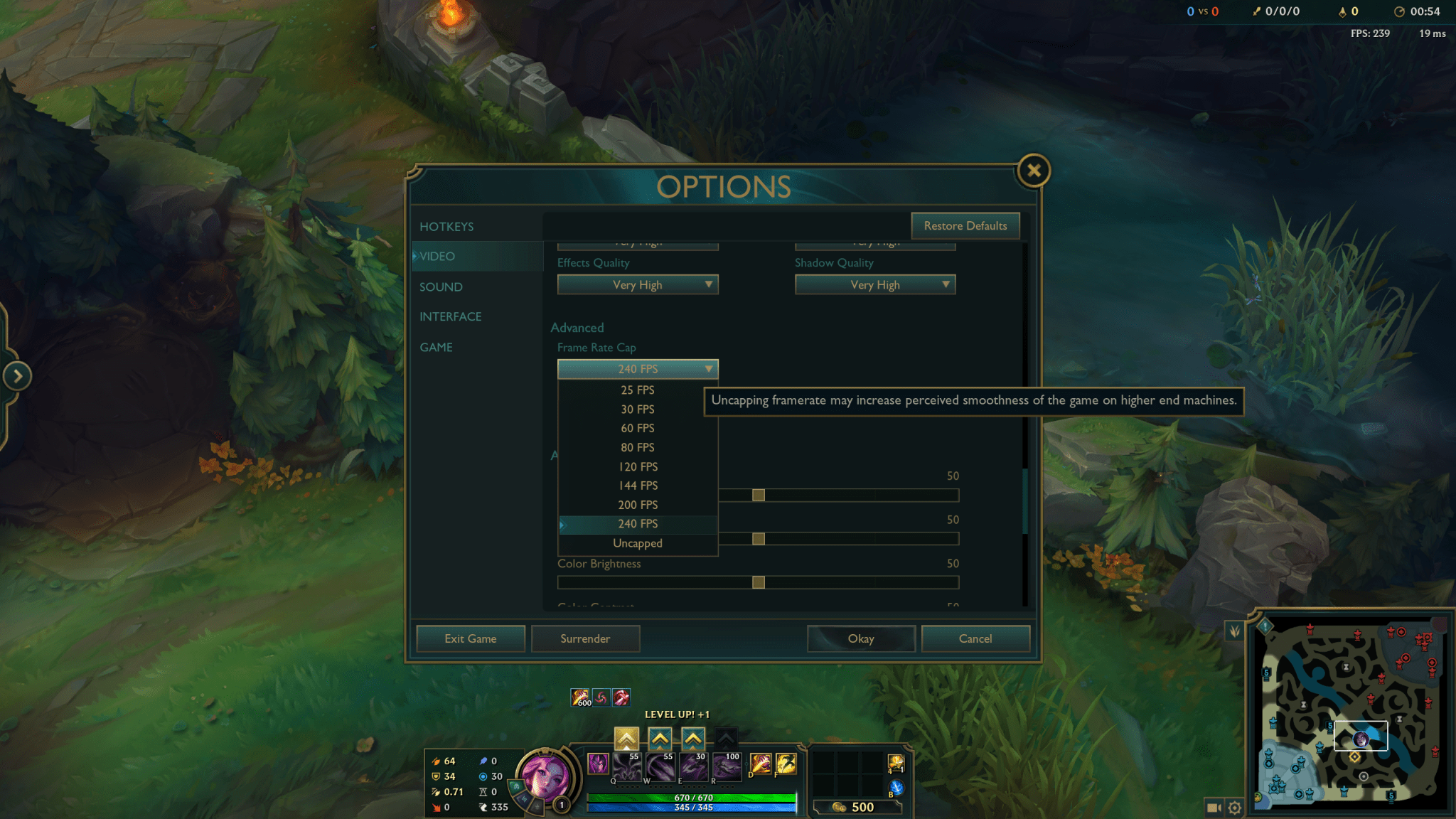
Task: Open the Shadow Quality dropdown
Action: point(874,285)
